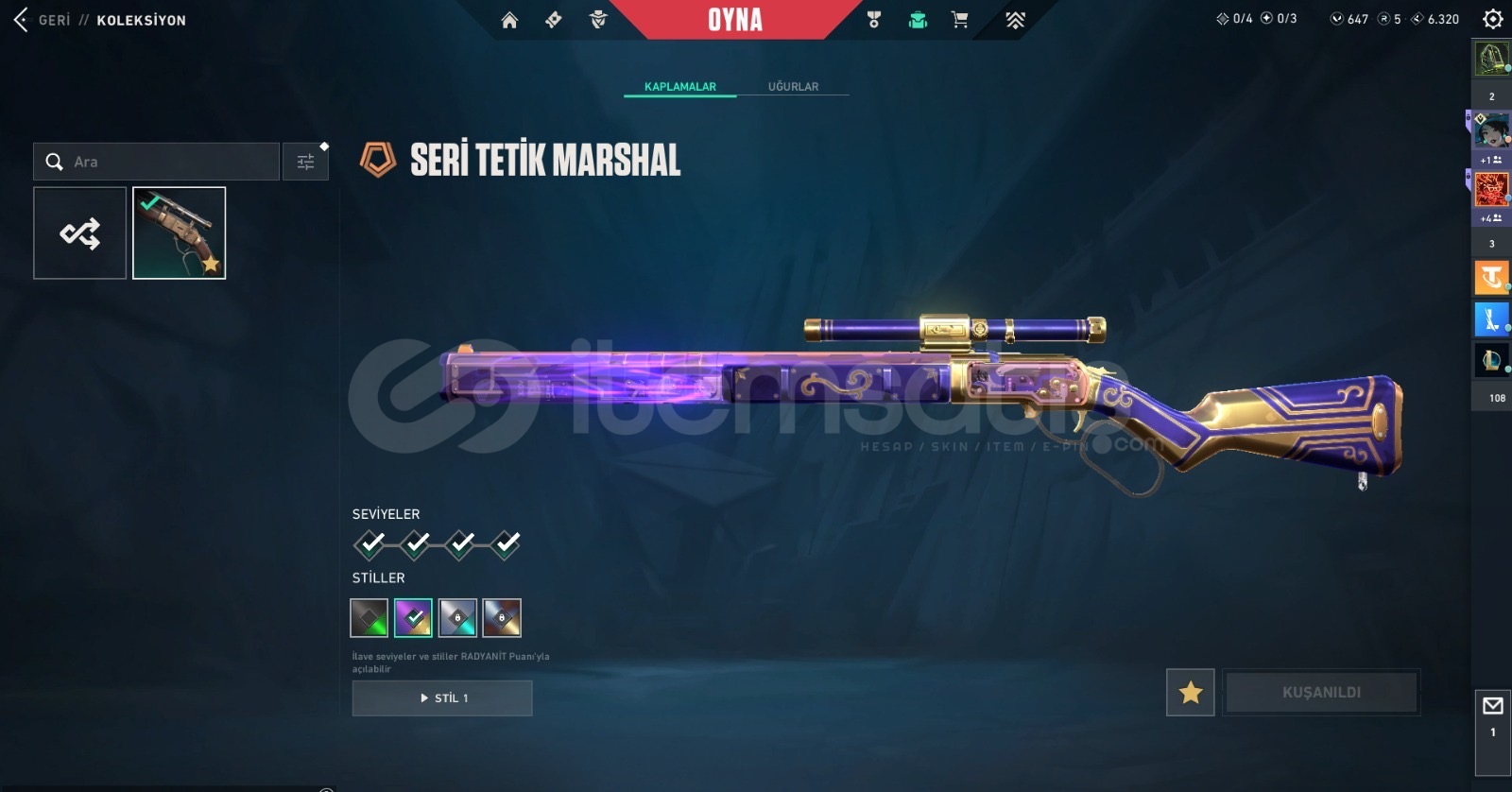Play the Stil 1 preview video
The image size is (1512, 792).
[x=442, y=698]
